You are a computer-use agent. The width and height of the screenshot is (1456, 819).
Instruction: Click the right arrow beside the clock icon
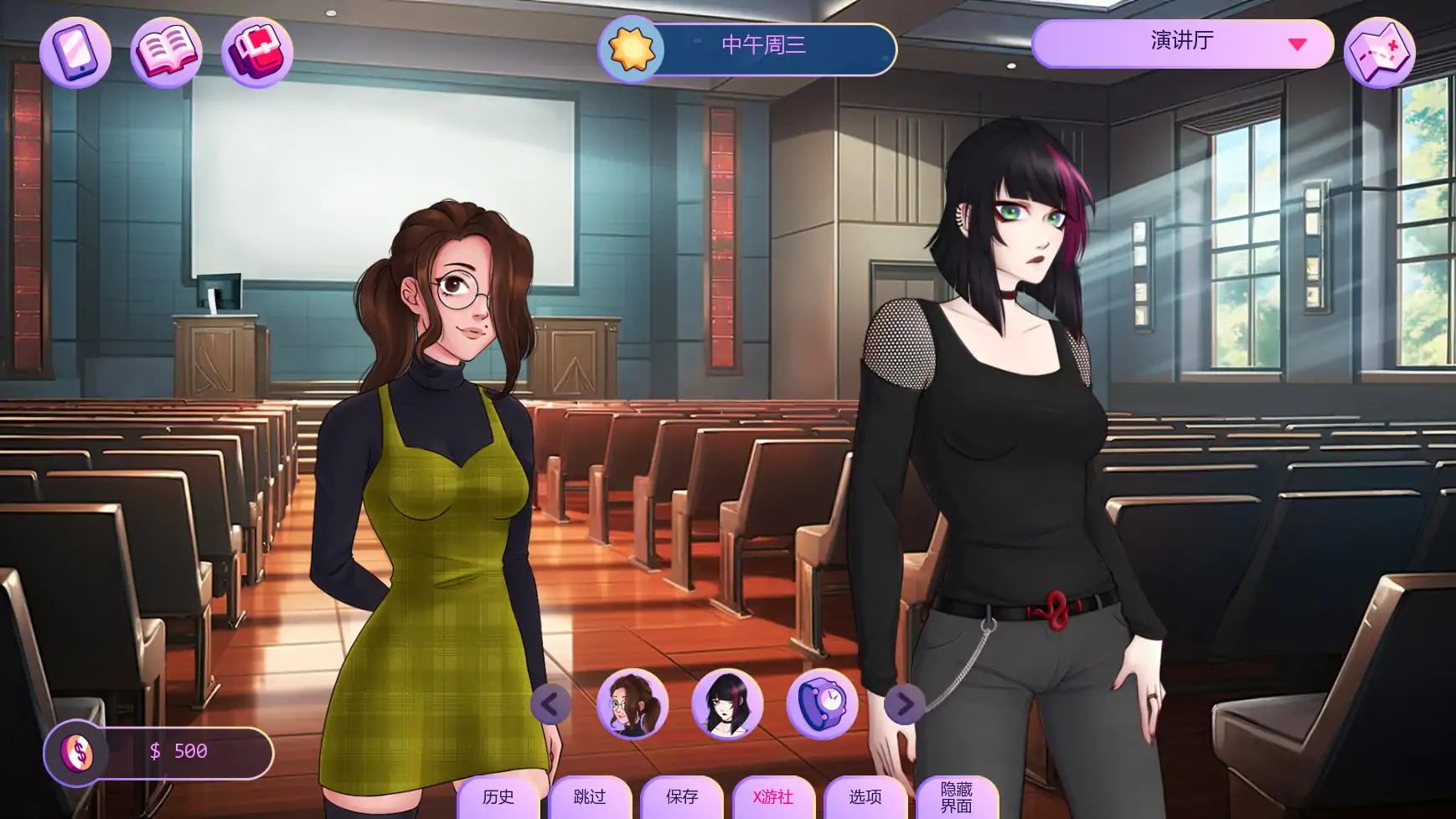[x=903, y=706]
